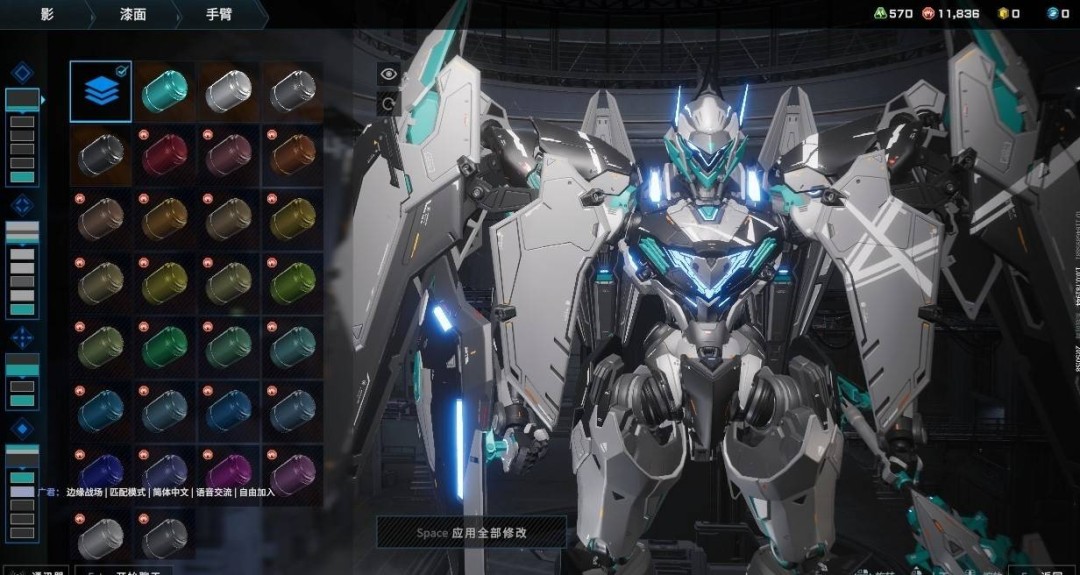The image size is (1080, 575).
Task: Select the stacked layers paint option
Action: (100, 92)
